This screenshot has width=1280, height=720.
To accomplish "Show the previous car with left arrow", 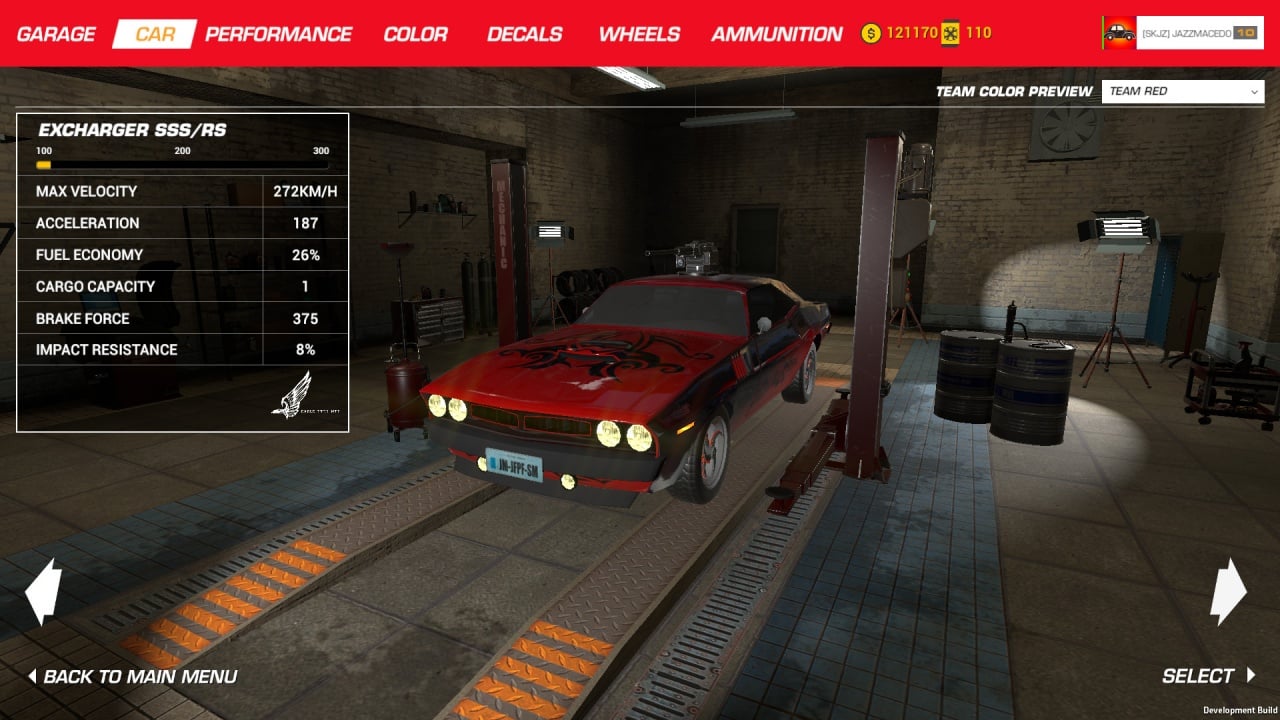I will tap(44, 592).
